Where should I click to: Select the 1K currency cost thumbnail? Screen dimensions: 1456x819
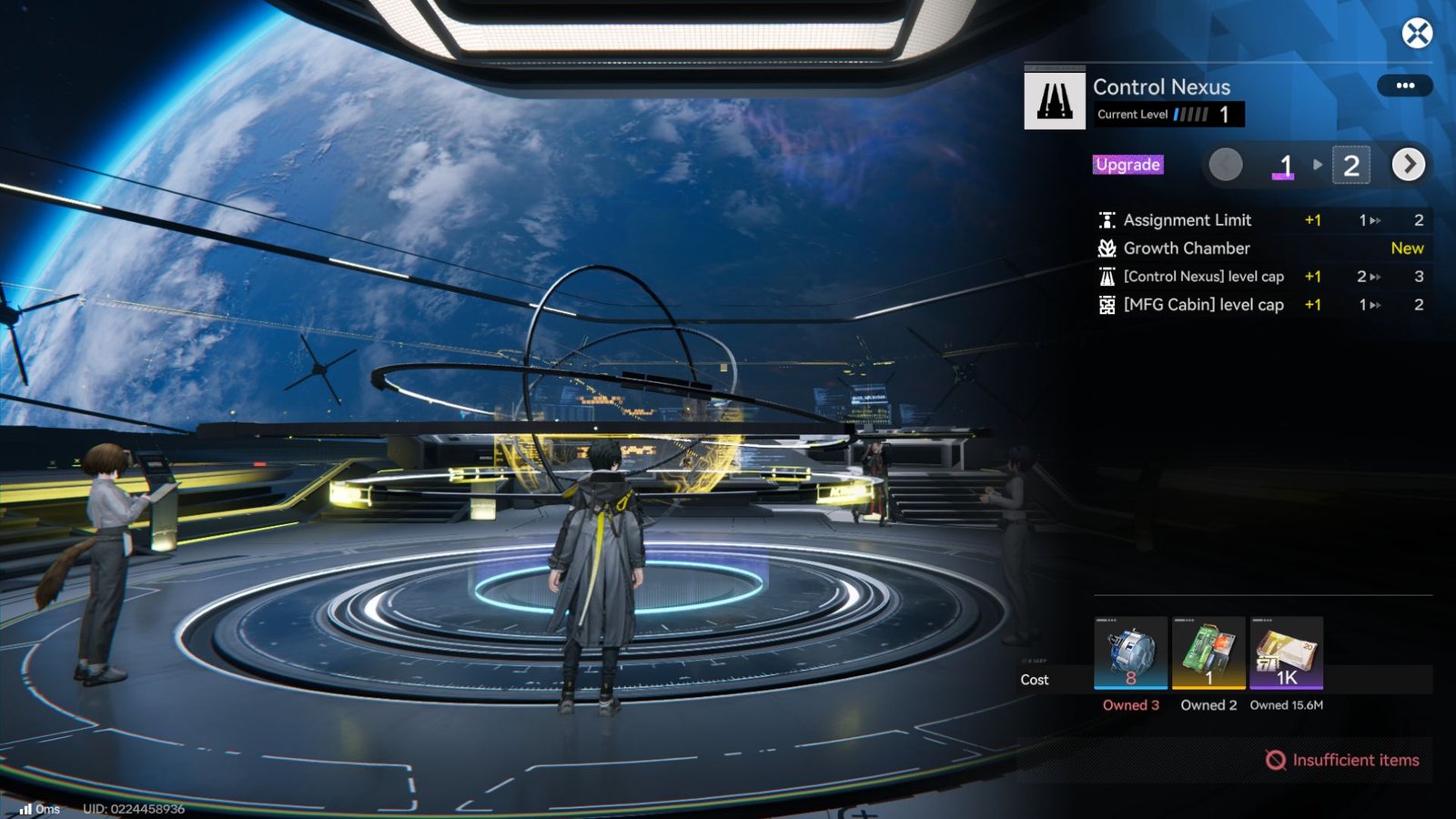pos(1286,653)
